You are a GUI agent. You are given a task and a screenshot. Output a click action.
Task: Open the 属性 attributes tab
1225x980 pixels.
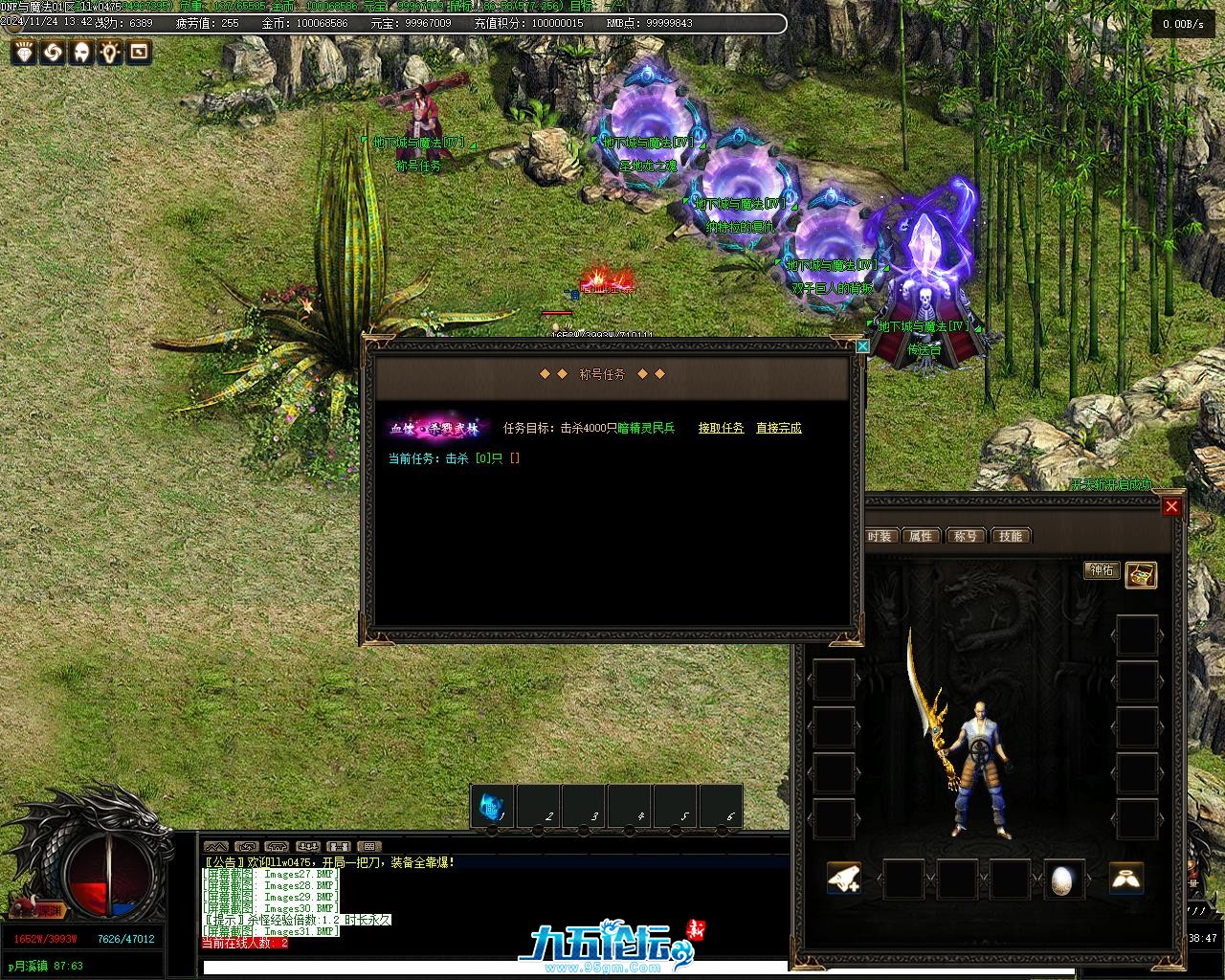(921, 536)
